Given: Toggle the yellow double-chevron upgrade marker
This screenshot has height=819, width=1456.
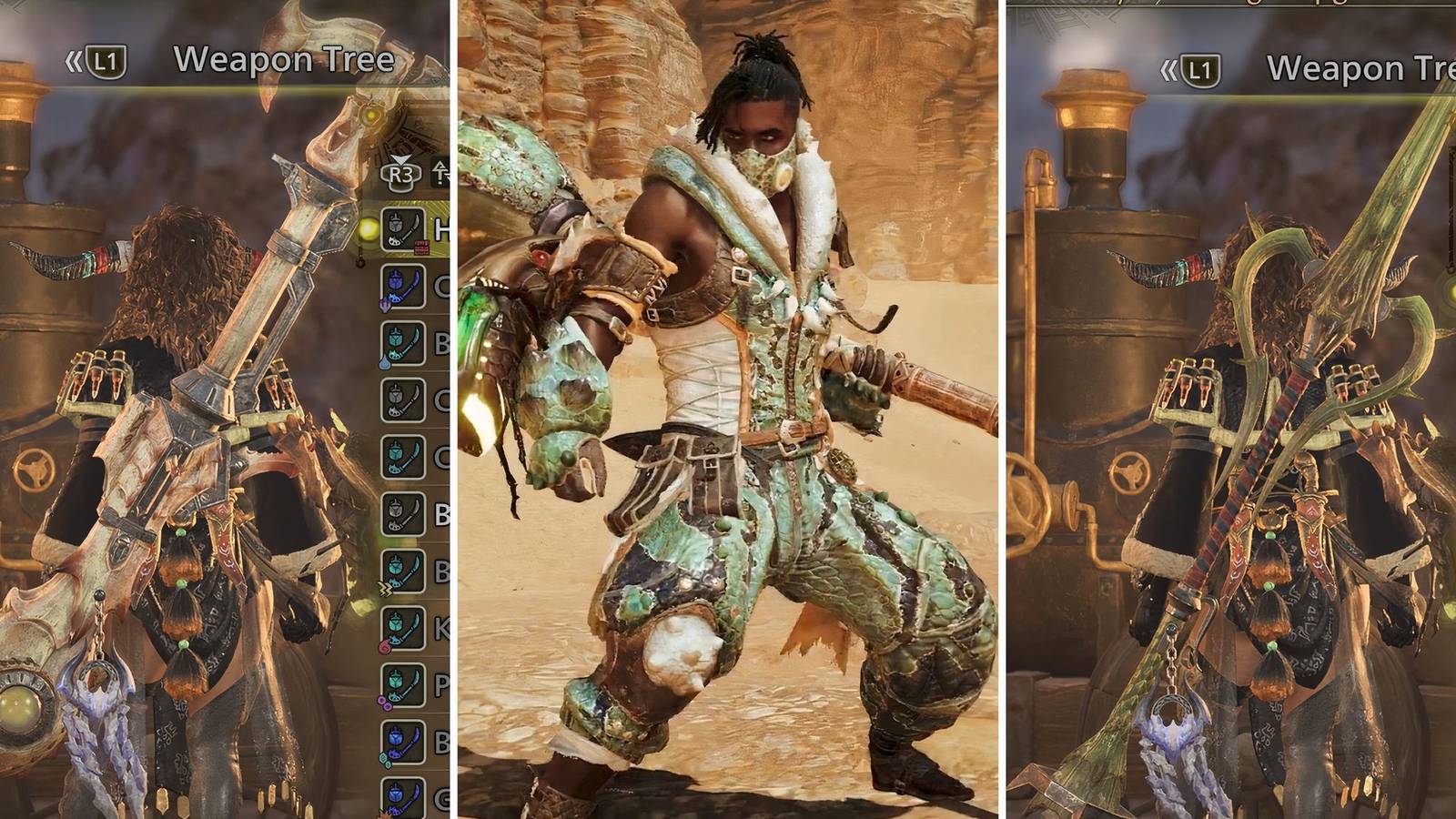Looking at the screenshot, I should click(384, 589).
